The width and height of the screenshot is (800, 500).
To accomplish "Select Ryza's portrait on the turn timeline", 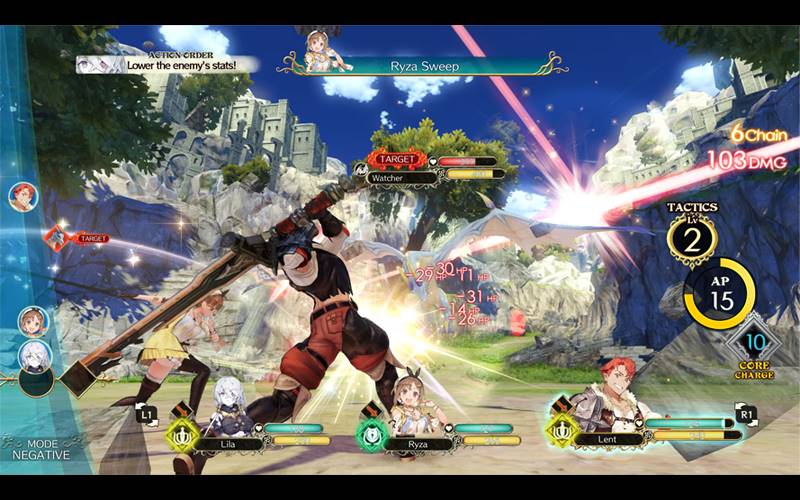I will pos(33,321).
